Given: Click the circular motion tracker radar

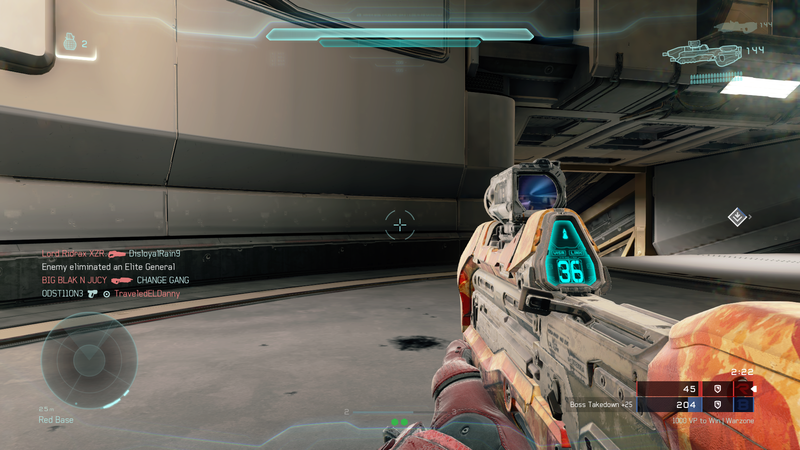Looking at the screenshot, I should (x=89, y=359).
